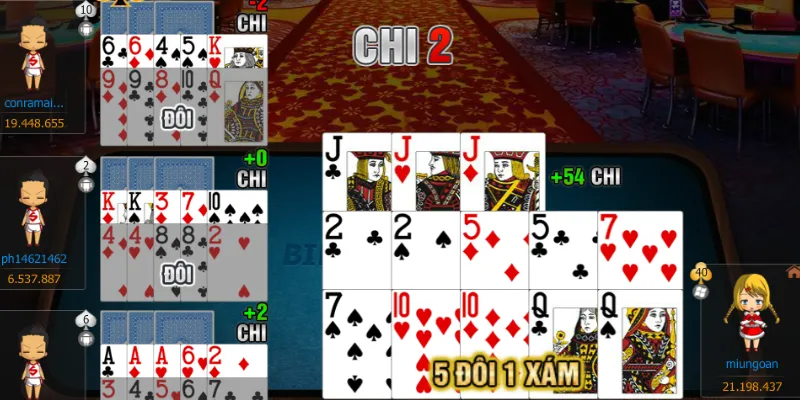The image size is (800, 400).
Task: Tap the 2 of spades card
Action: click(x=425, y=250)
